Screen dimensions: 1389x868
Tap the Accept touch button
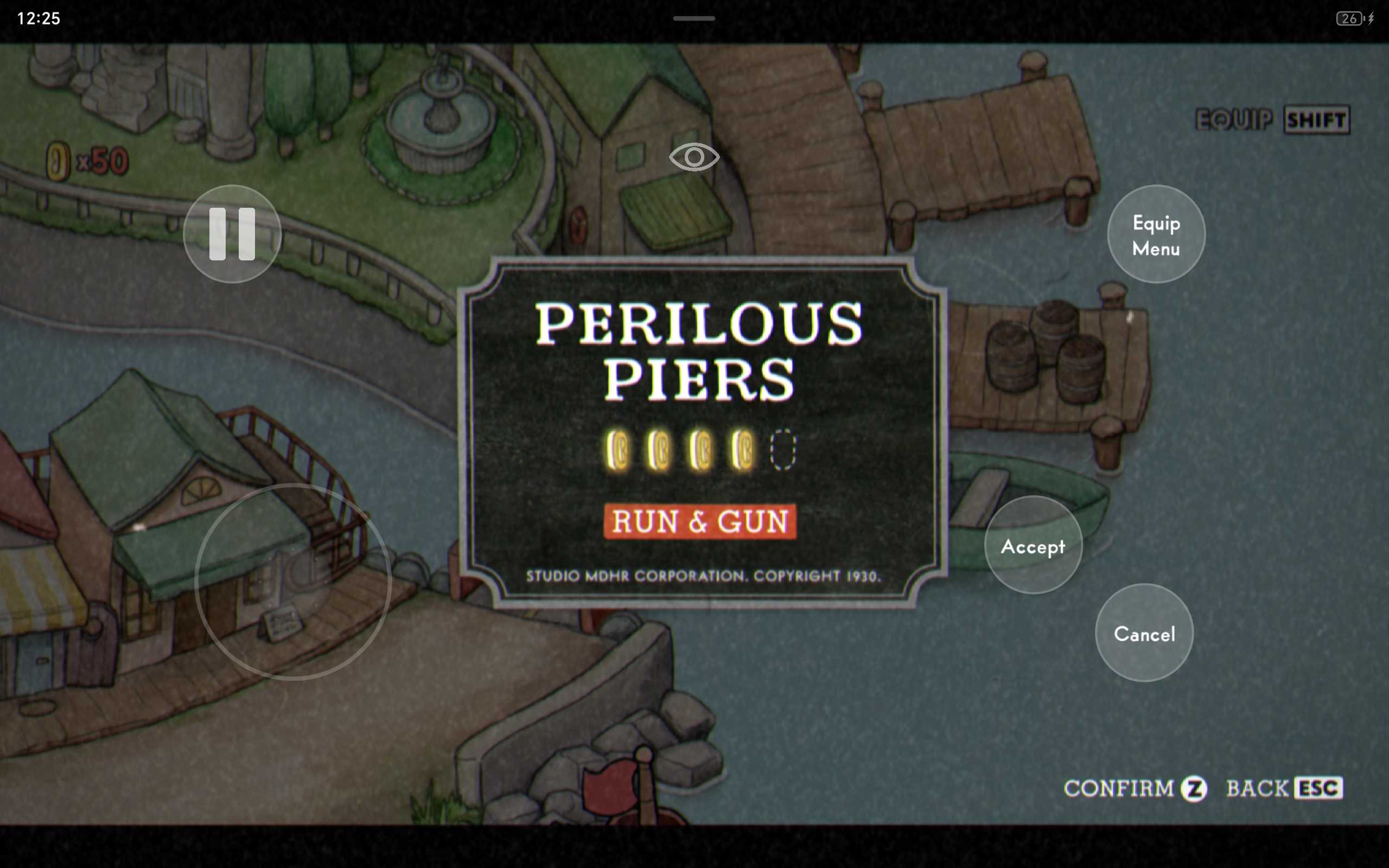point(1033,545)
